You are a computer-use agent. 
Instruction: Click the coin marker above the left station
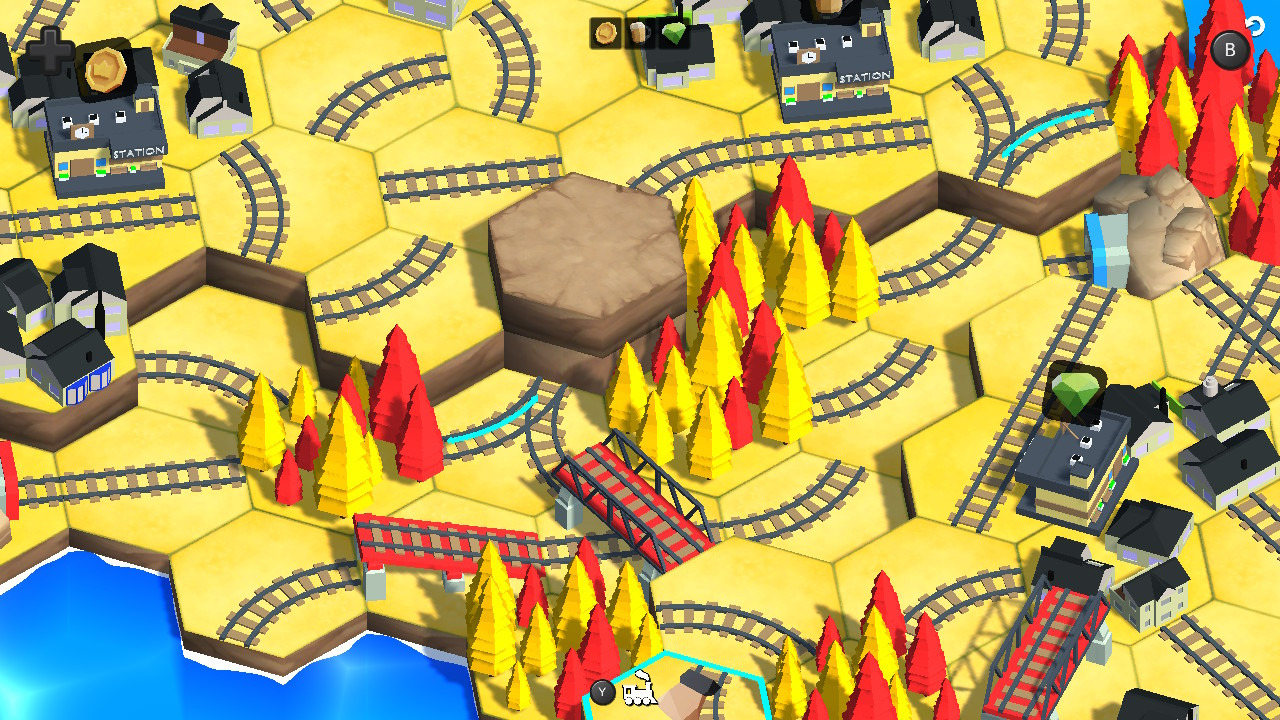click(104, 70)
